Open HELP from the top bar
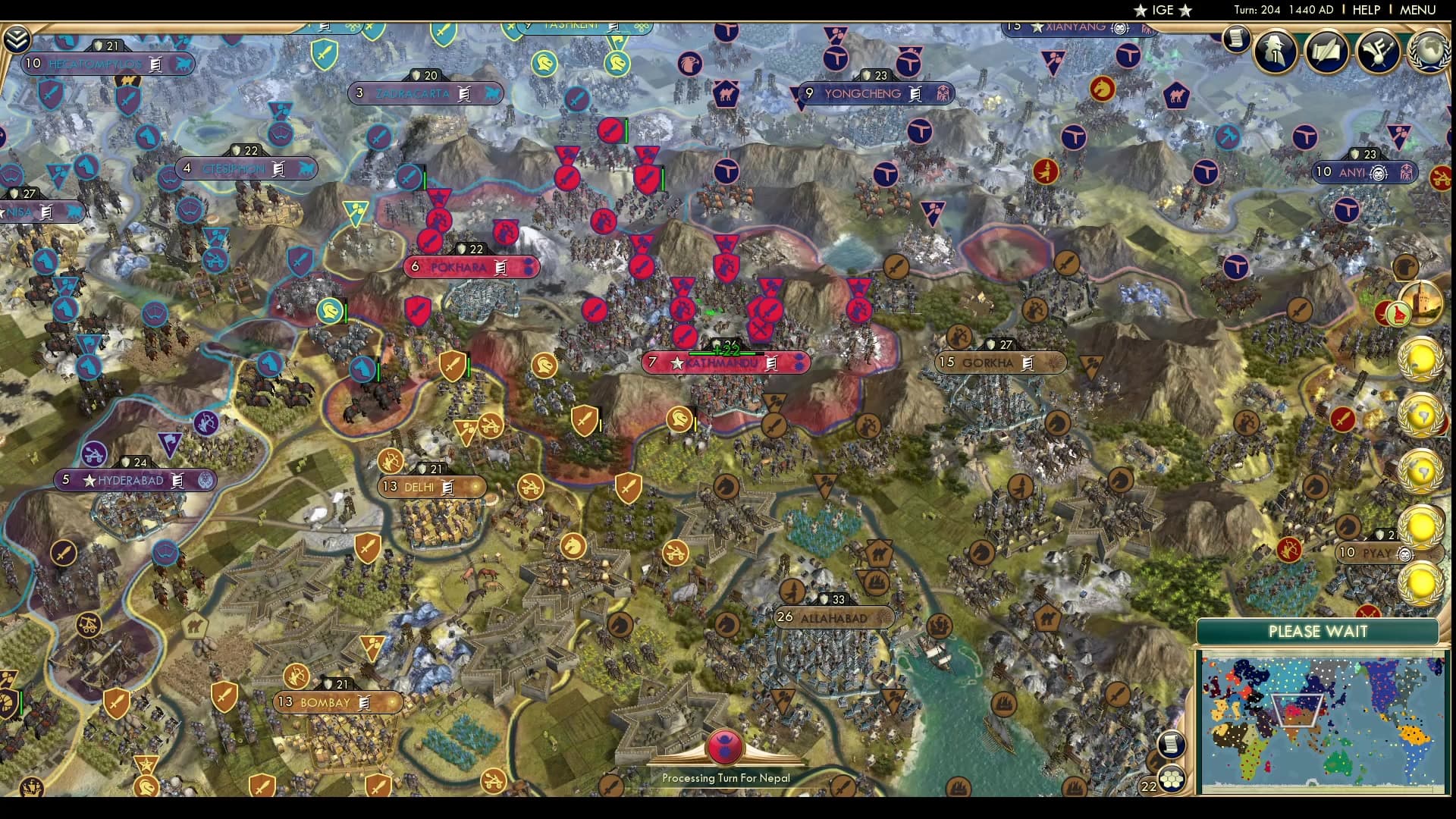The height and width of the screenshot is (819, 1456). (1368, 11)
